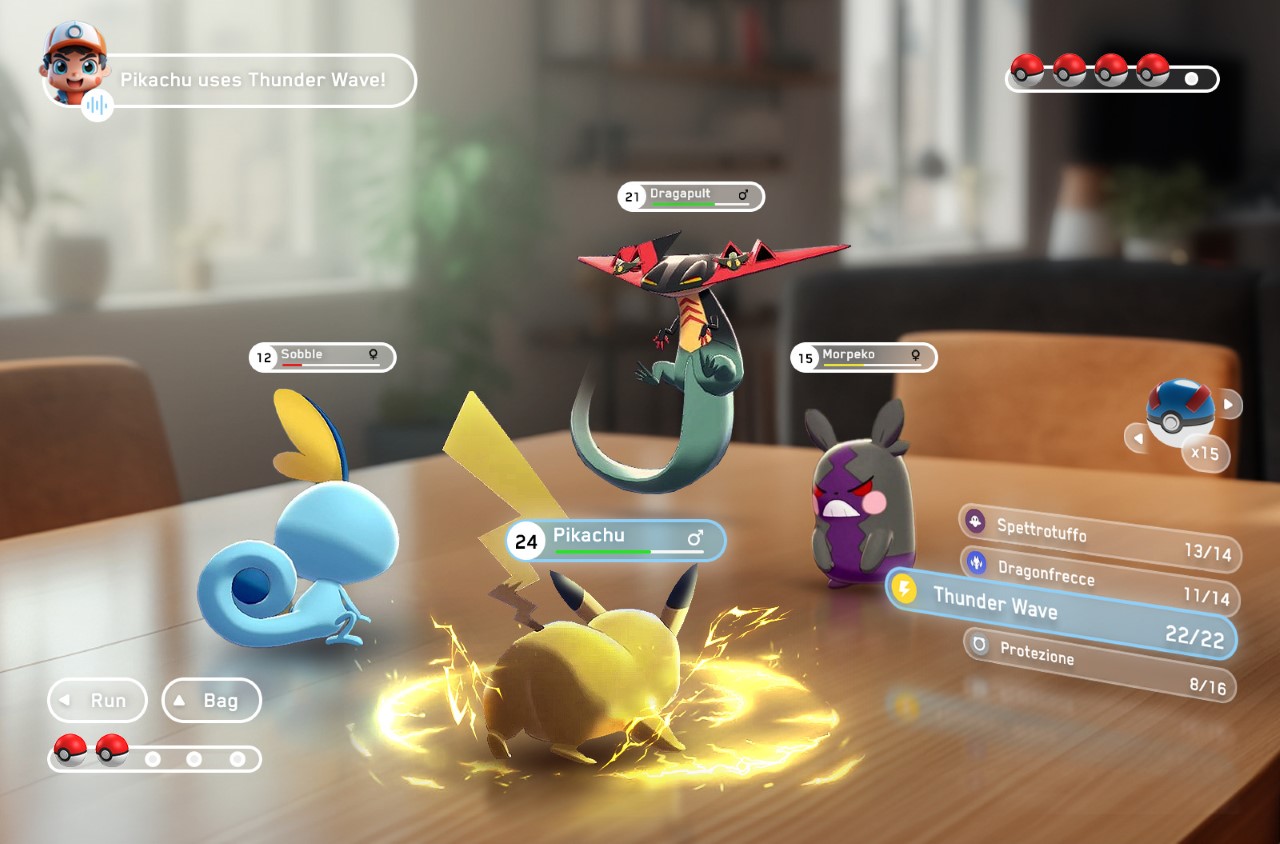Select the Dragonfrecce move
This screenshot has width=1280, height=844.
1099,581
